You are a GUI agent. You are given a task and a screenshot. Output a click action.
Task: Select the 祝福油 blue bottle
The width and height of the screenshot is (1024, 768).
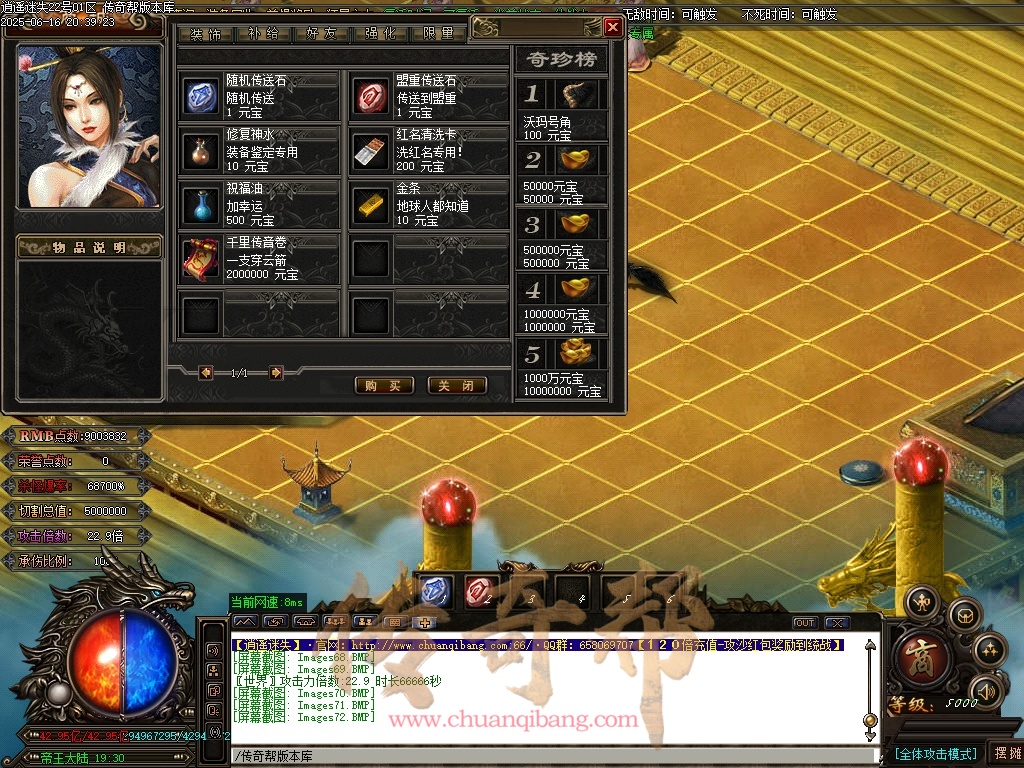point(201,204)
